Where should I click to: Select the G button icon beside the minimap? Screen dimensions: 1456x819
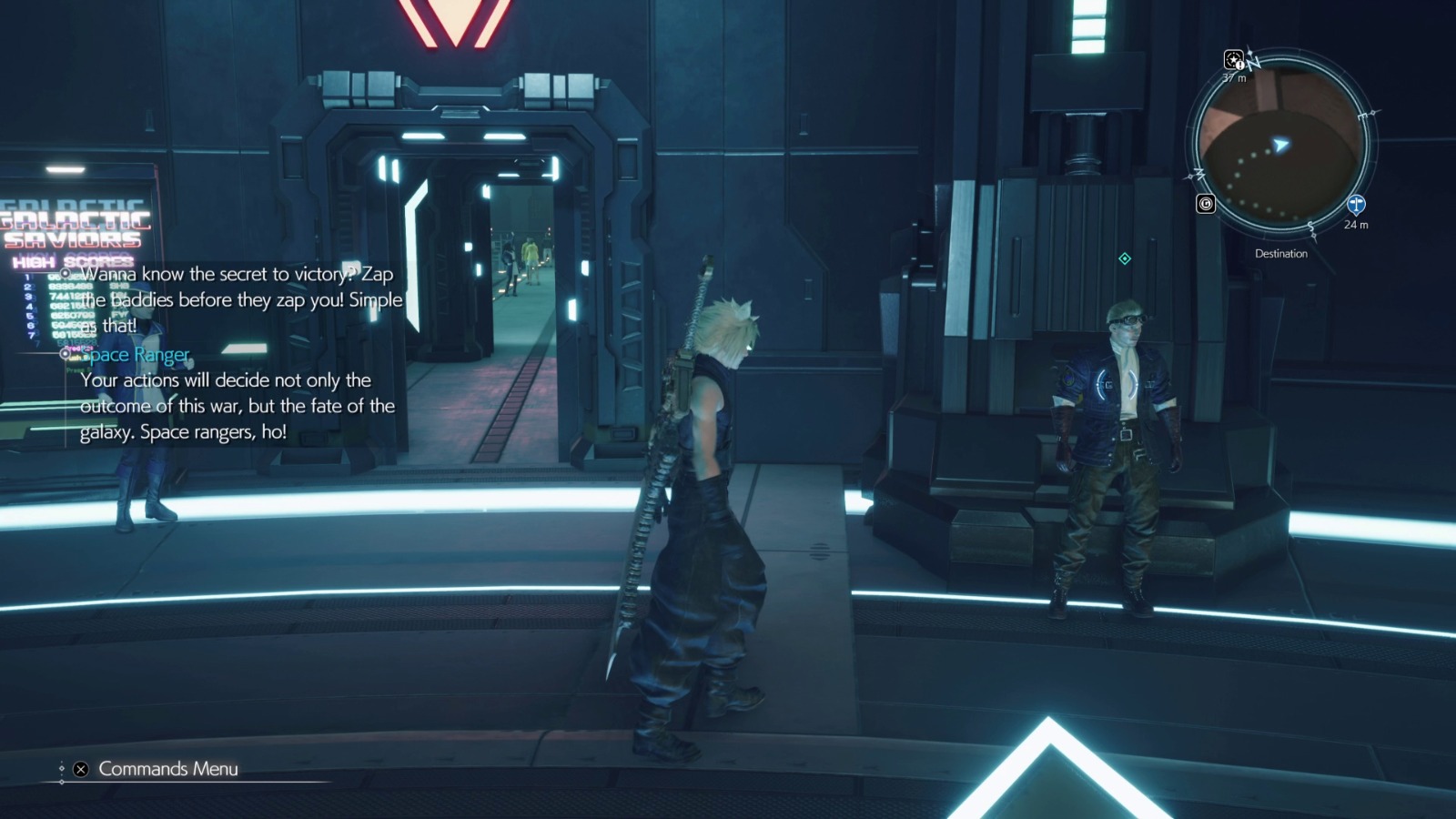tap(1206, 204)
